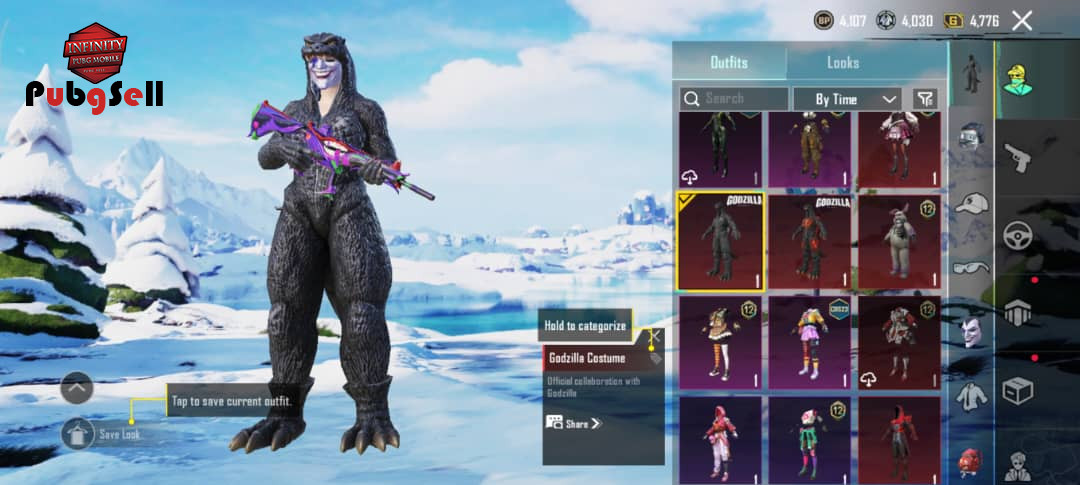Image resolution: width=1080 pixels, height=485 pixels.
Task: Select the black Godzilla costume tile
Action: pyautogui.click(x=720, y=241)
